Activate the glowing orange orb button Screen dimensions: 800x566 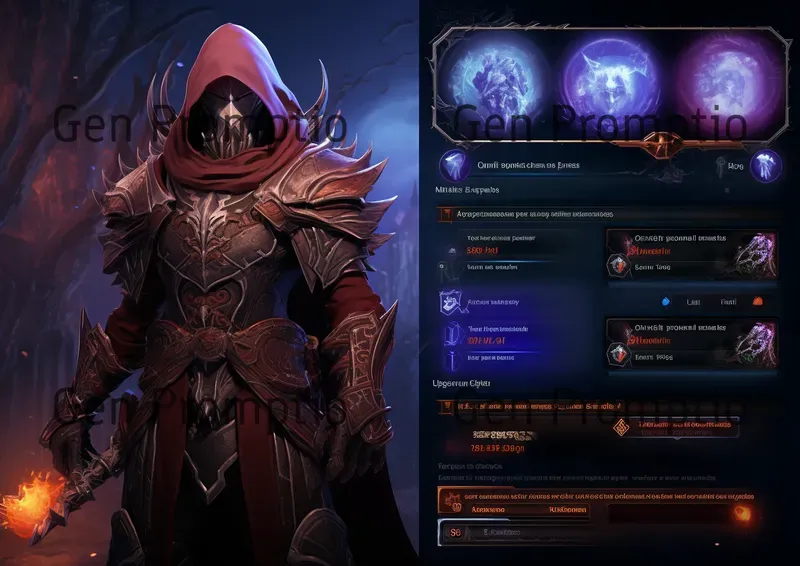(x=741, y=512)
